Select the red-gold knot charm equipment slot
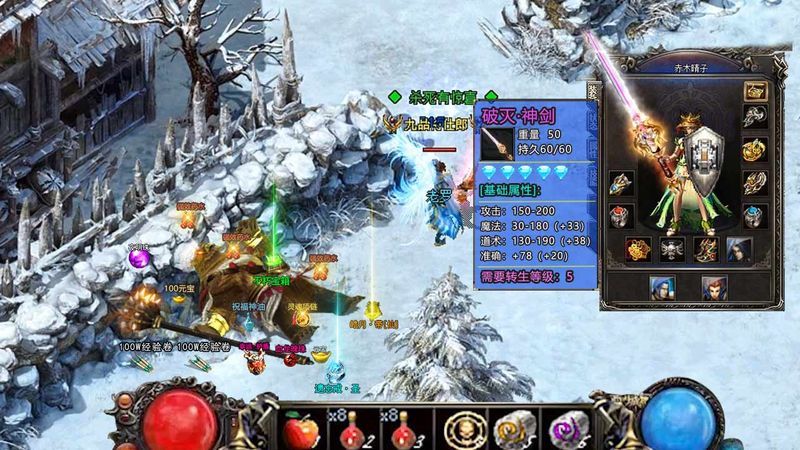 tap(637, 248)
